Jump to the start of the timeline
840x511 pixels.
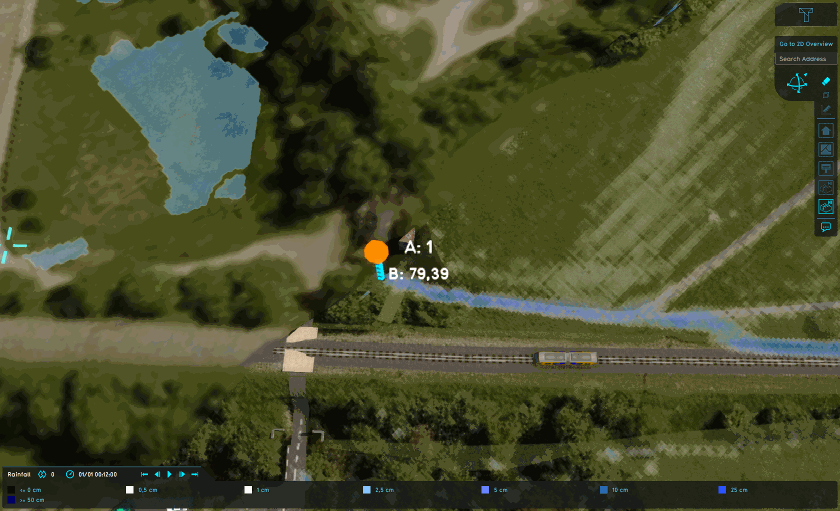coord(145,474)
